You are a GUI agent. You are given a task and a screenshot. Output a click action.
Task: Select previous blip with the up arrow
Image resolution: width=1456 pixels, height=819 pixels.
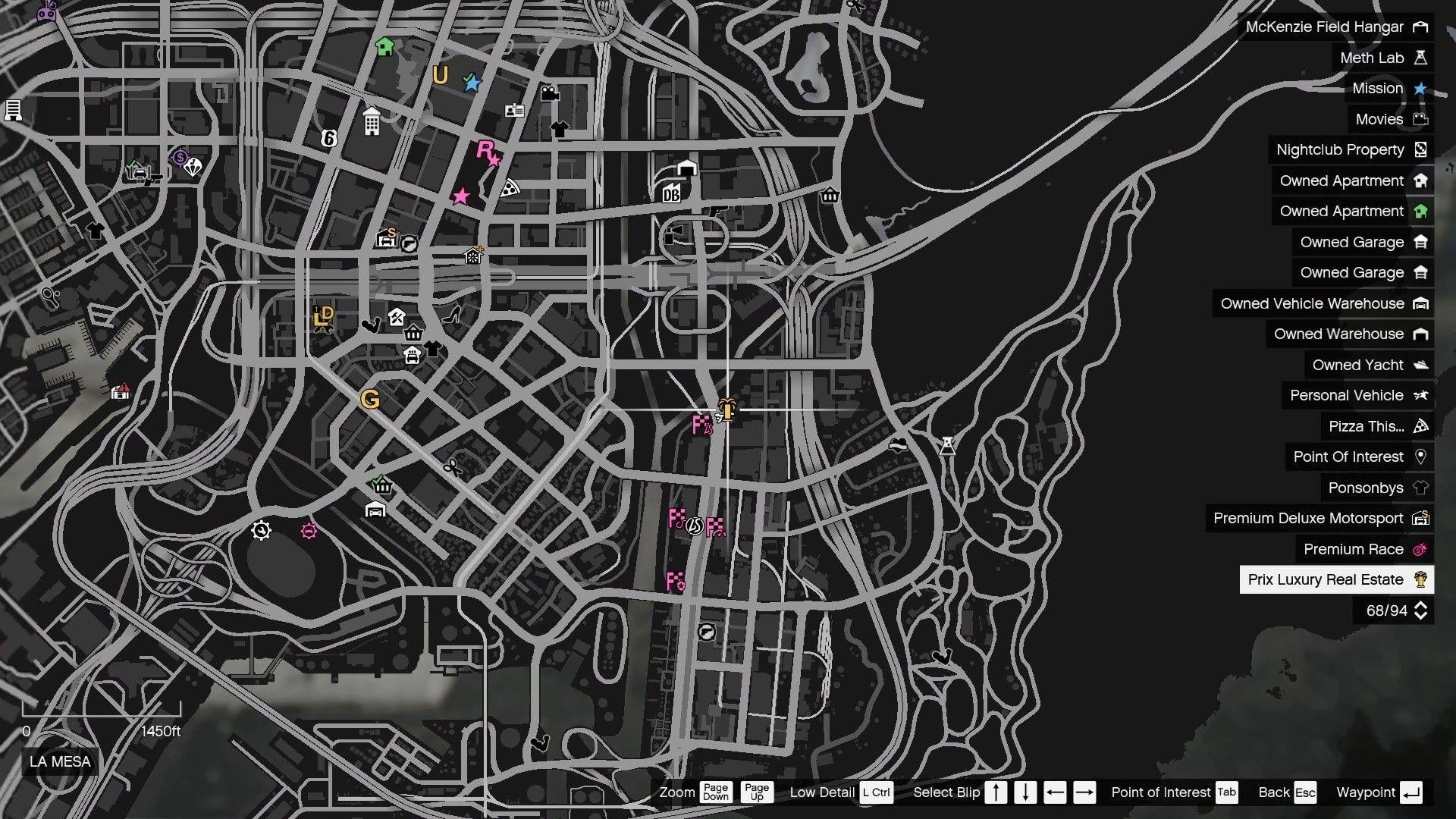(996, 792)
